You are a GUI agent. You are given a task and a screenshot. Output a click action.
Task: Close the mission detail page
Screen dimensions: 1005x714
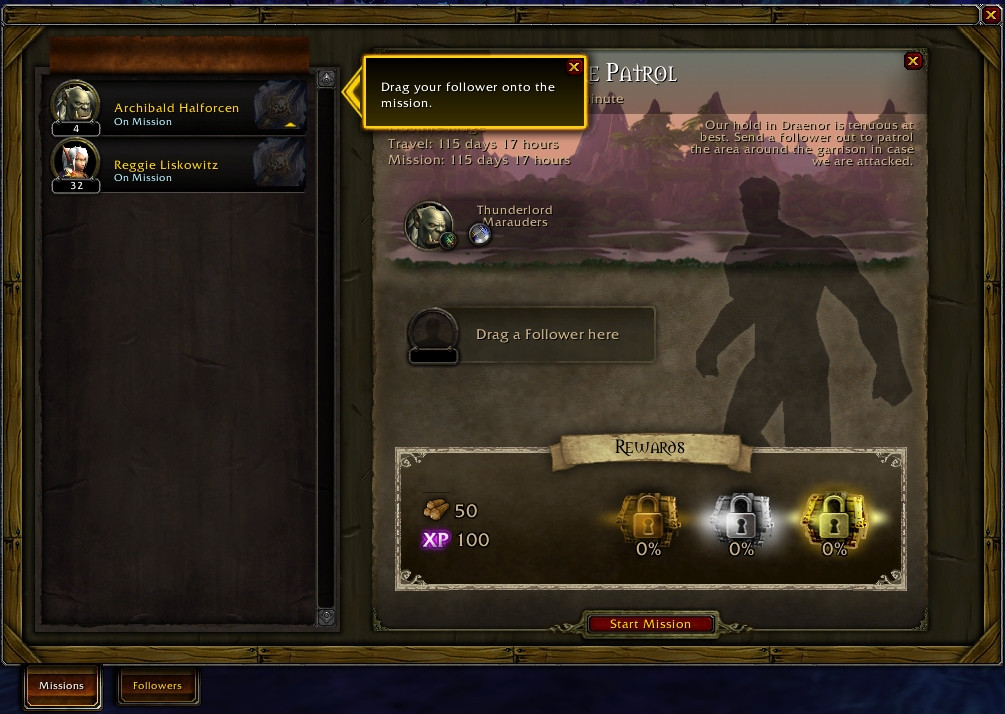[x=913, y=62]
